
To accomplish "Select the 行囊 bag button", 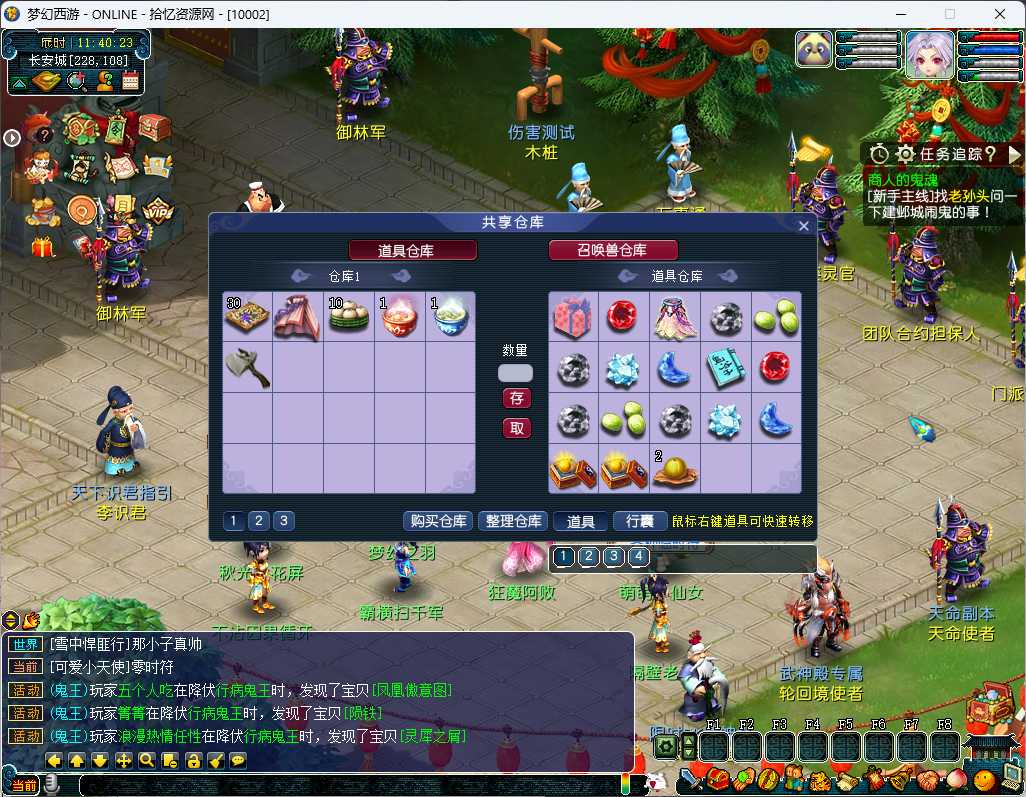I will (640, 521).
